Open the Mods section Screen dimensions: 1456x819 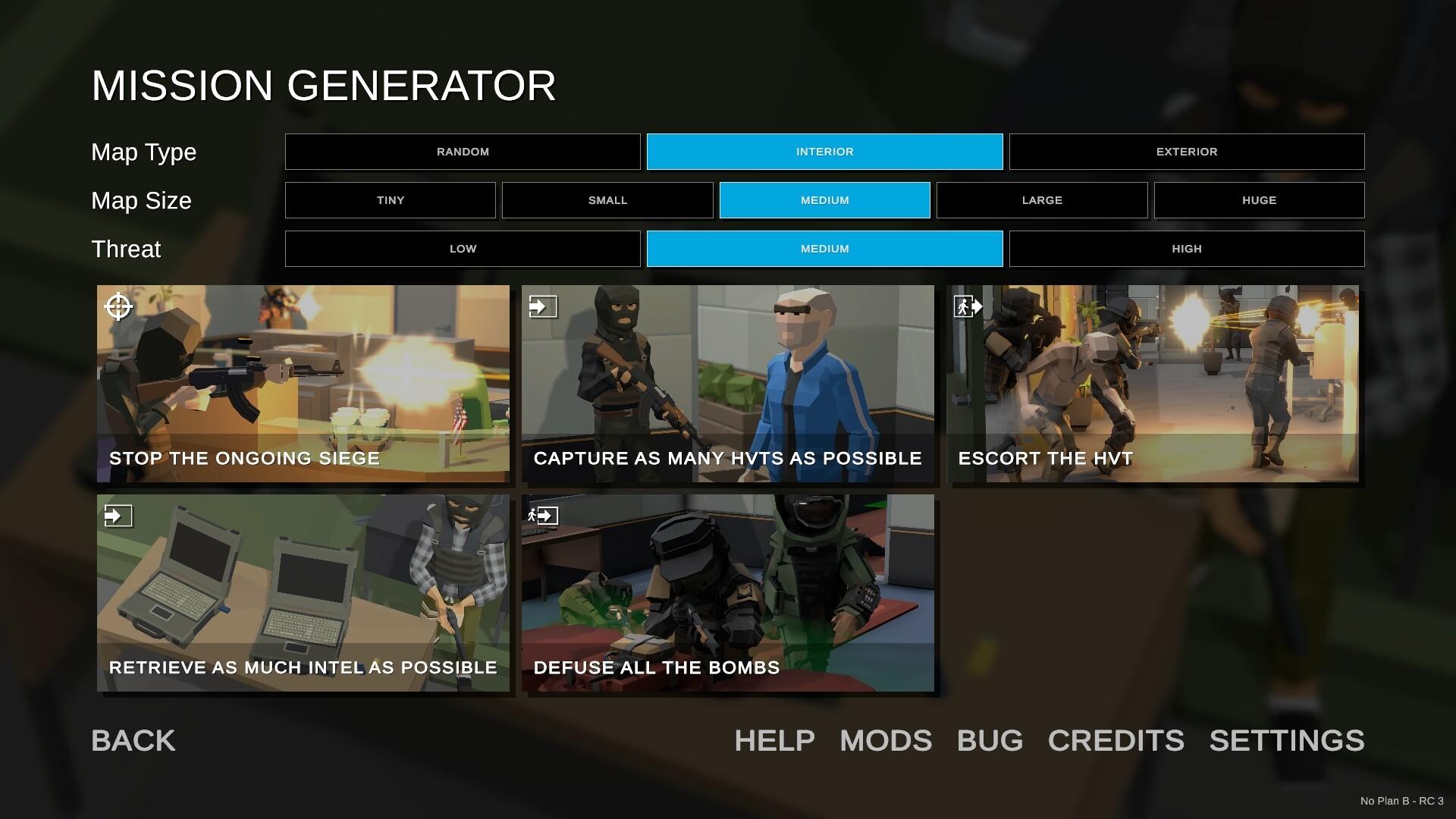coord(886,741)
